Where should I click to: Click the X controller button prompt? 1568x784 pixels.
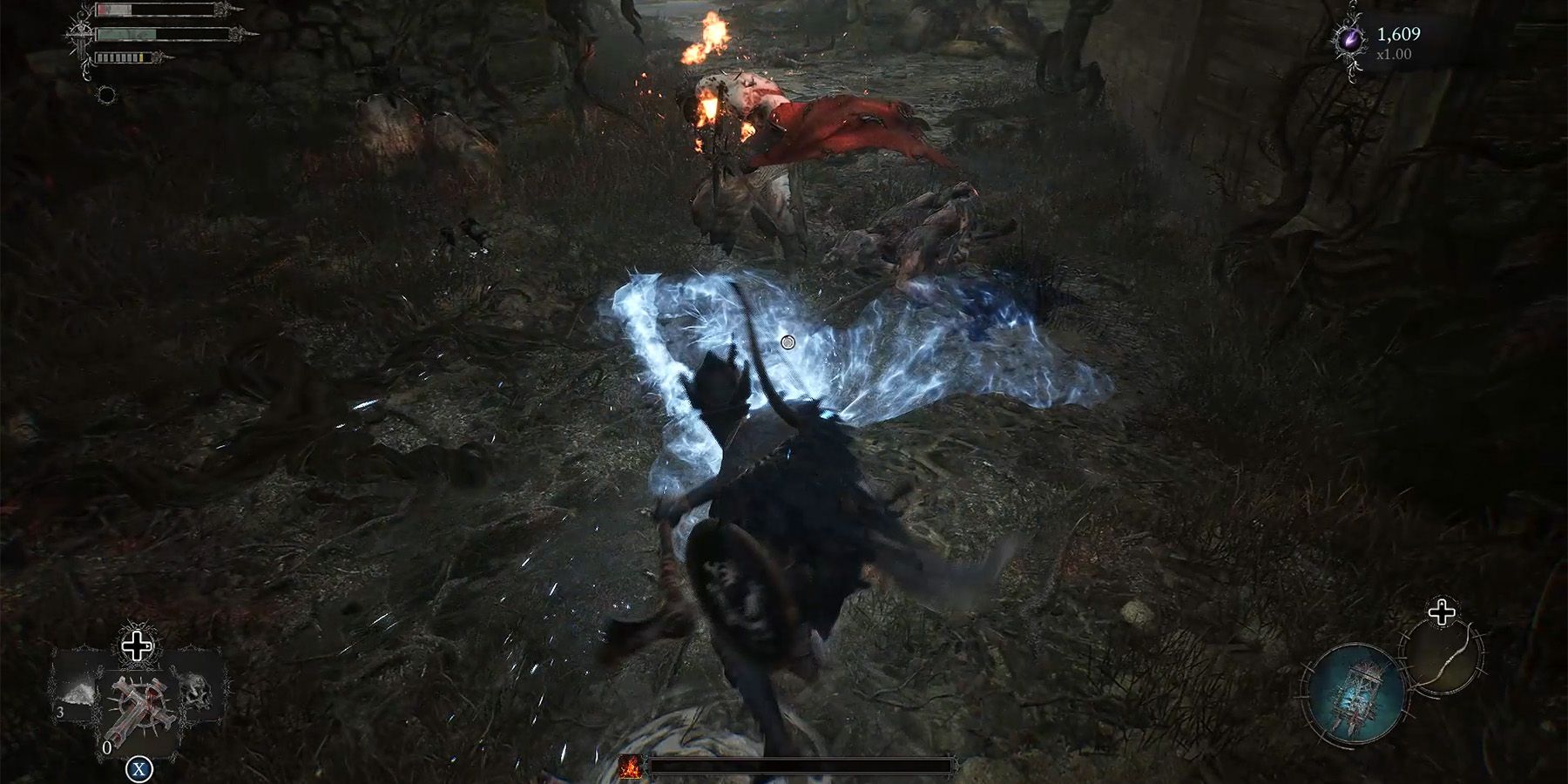[139, 767]
